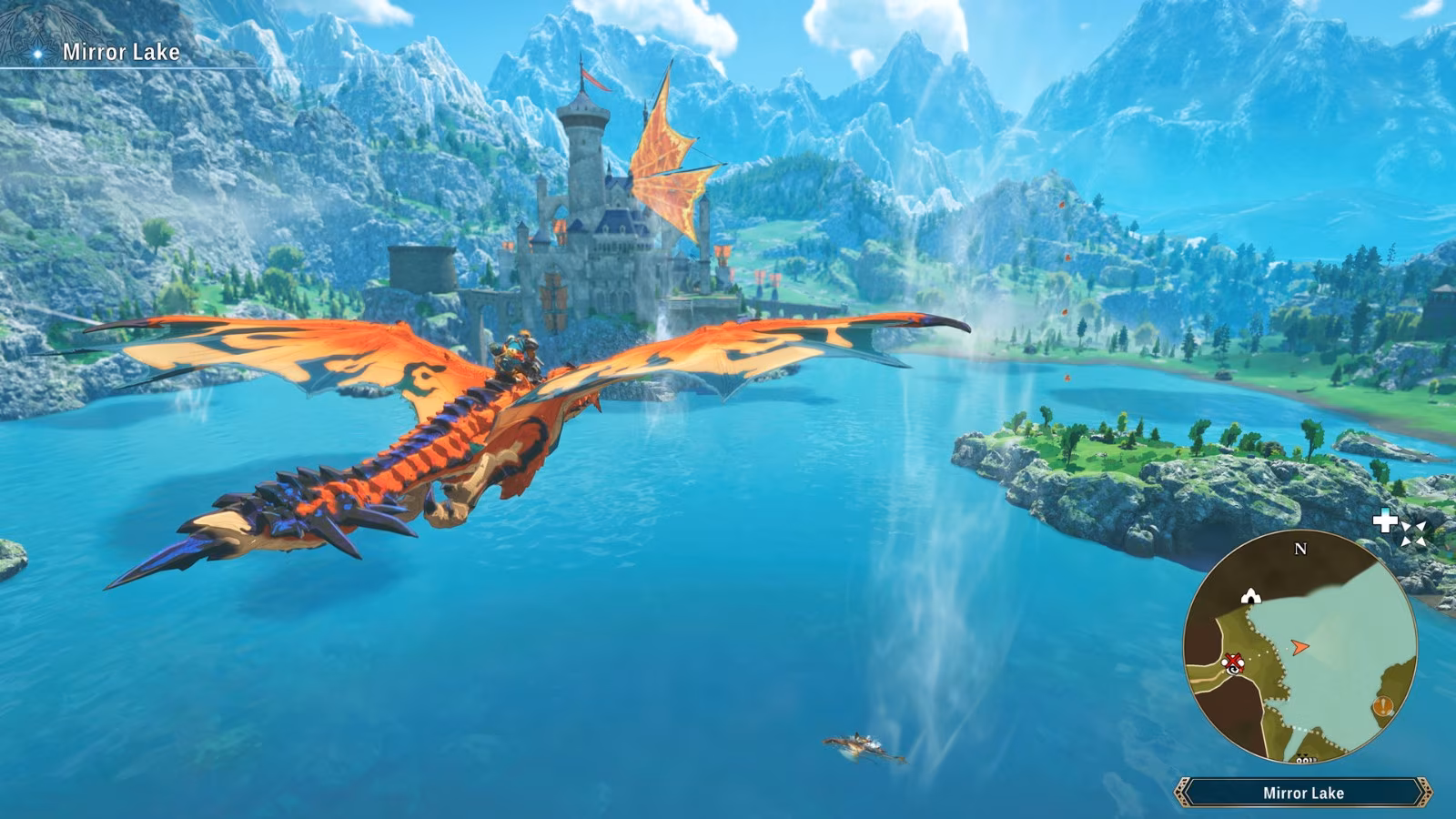Expand the map using the four-arrows icon

coord(1413,534)
